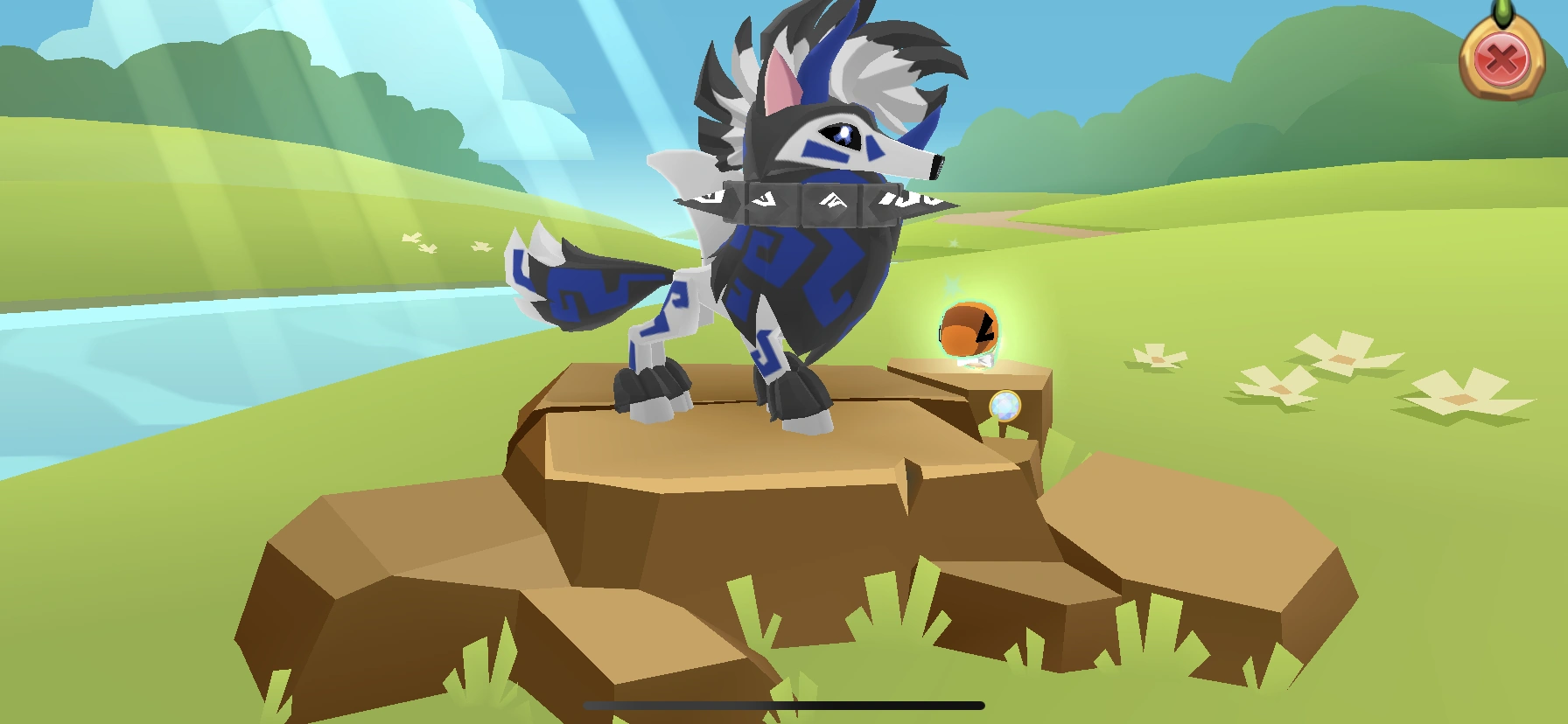Tap the wolf avatar standing on the rock
The width and height of the screenshot is (1568, 724).
(x=787, y=262)
